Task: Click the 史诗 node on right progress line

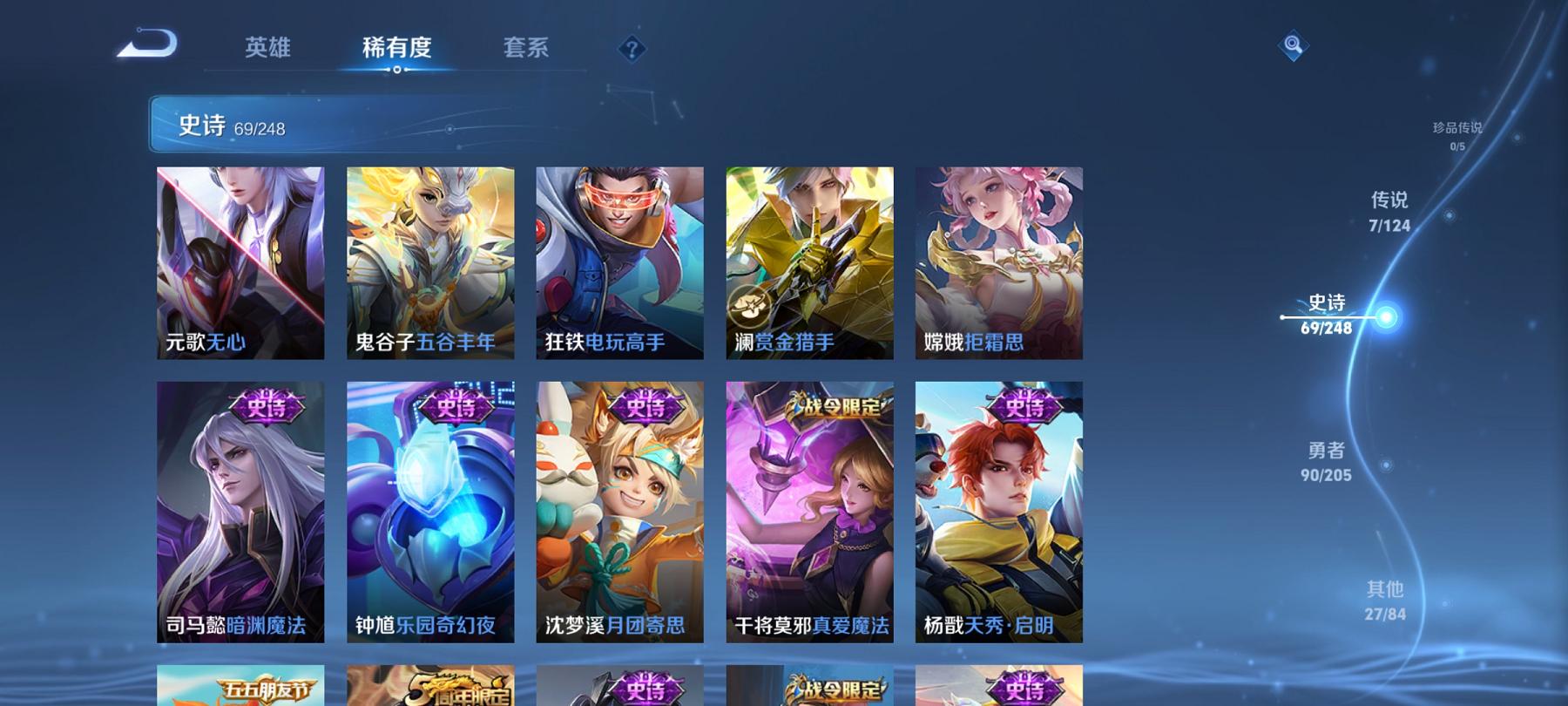Action: (1389, 317)
